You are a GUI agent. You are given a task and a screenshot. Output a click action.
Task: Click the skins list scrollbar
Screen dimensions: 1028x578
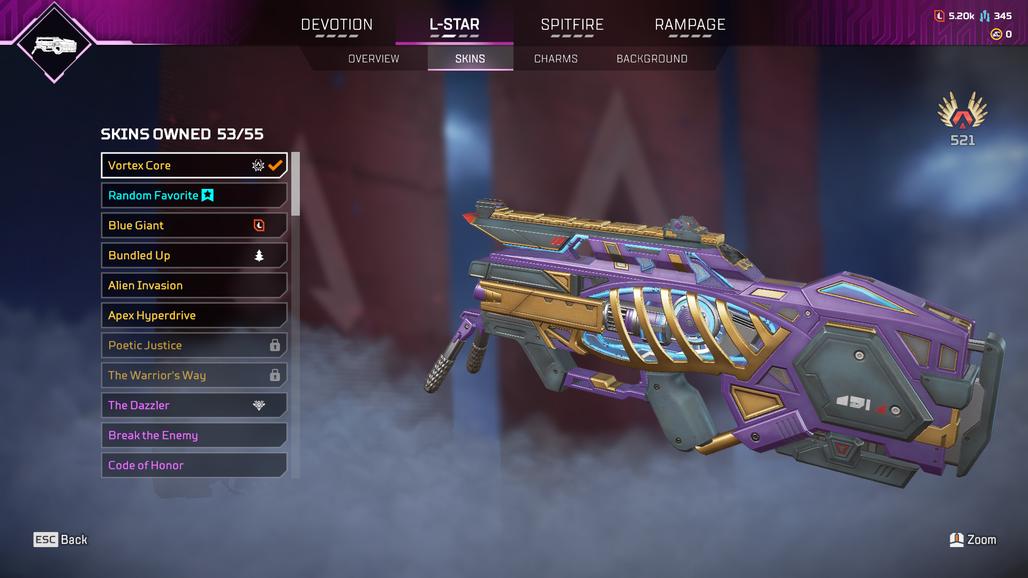[x=295, y=184]
